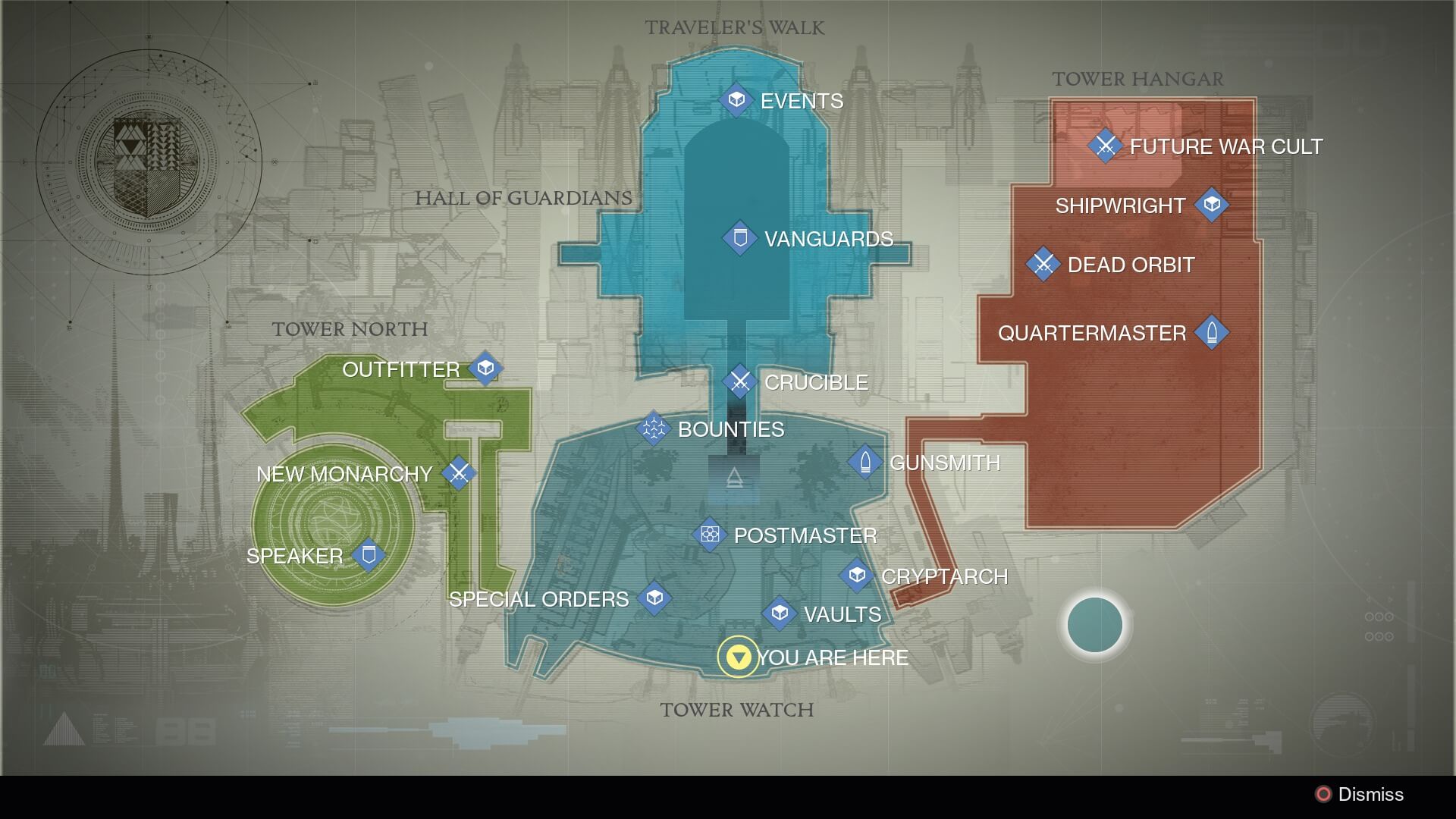Open the Crucible marker icon

click(x=739, y=382)
